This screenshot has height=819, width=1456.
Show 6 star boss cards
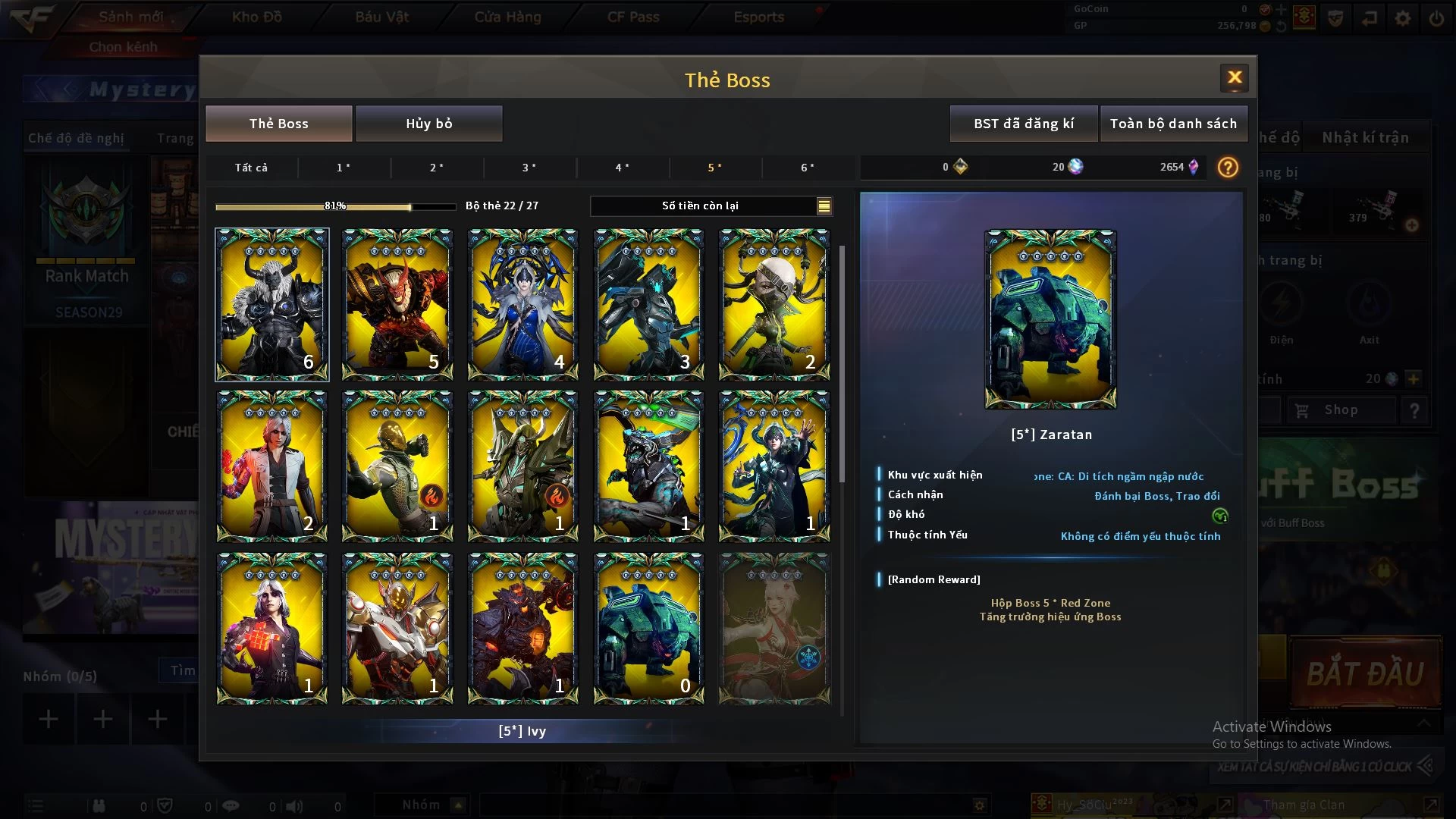pos(808,168)
